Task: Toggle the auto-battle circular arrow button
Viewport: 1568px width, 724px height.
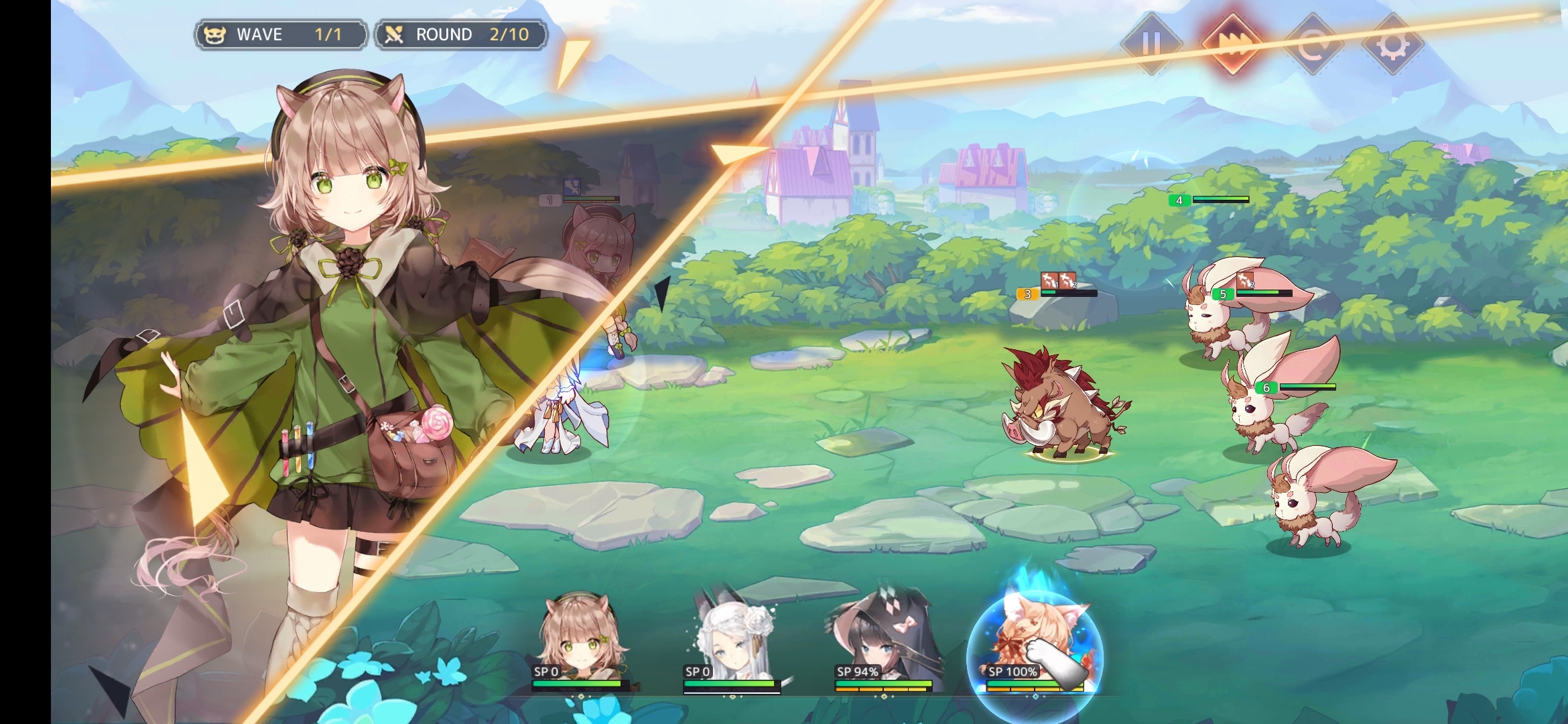Action: 1312,44
